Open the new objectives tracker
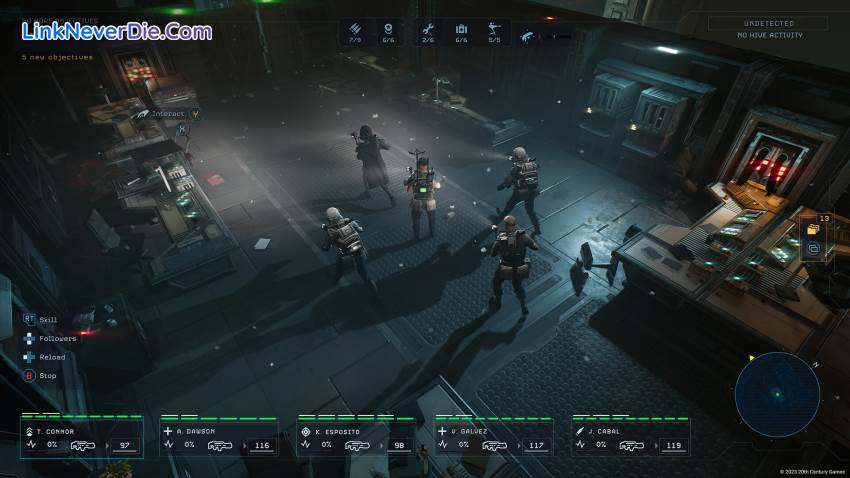The image size is (850, 478). click(x=58, y=57)
